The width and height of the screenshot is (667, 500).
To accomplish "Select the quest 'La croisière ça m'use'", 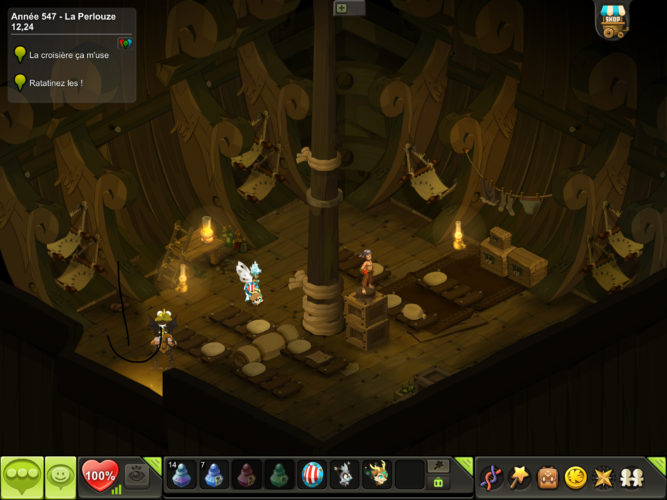I will coord(69,55).
